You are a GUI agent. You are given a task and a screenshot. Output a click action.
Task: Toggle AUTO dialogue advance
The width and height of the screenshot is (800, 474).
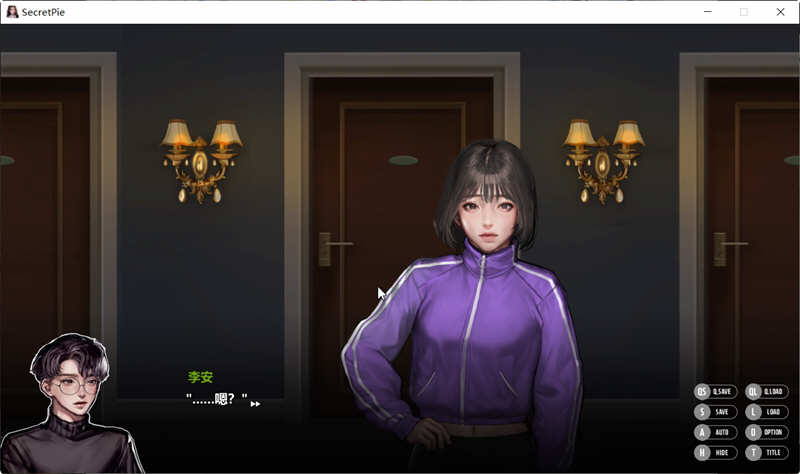click(715, 432)
